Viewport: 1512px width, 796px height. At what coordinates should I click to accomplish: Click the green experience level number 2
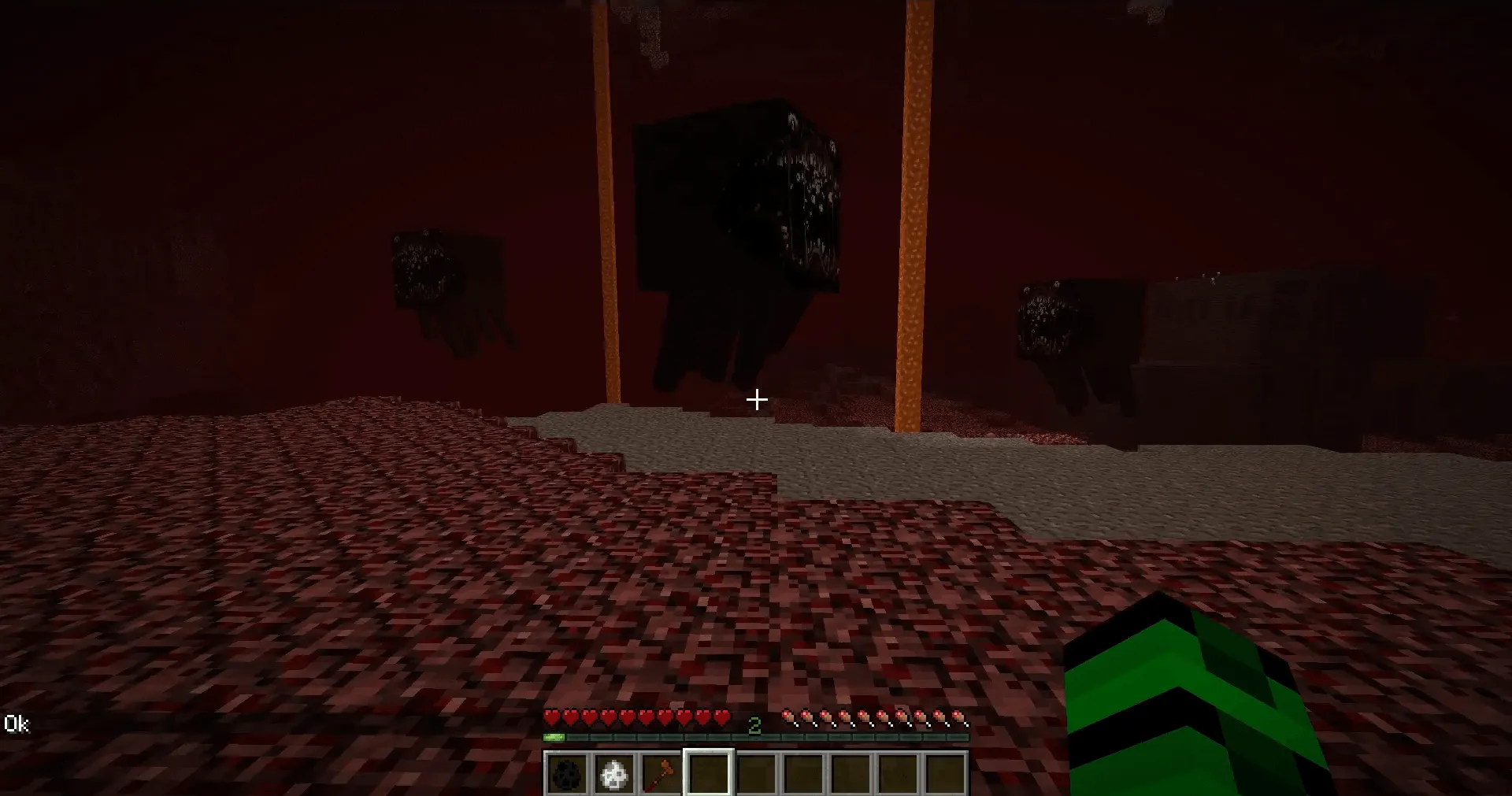tap(754, 723)
